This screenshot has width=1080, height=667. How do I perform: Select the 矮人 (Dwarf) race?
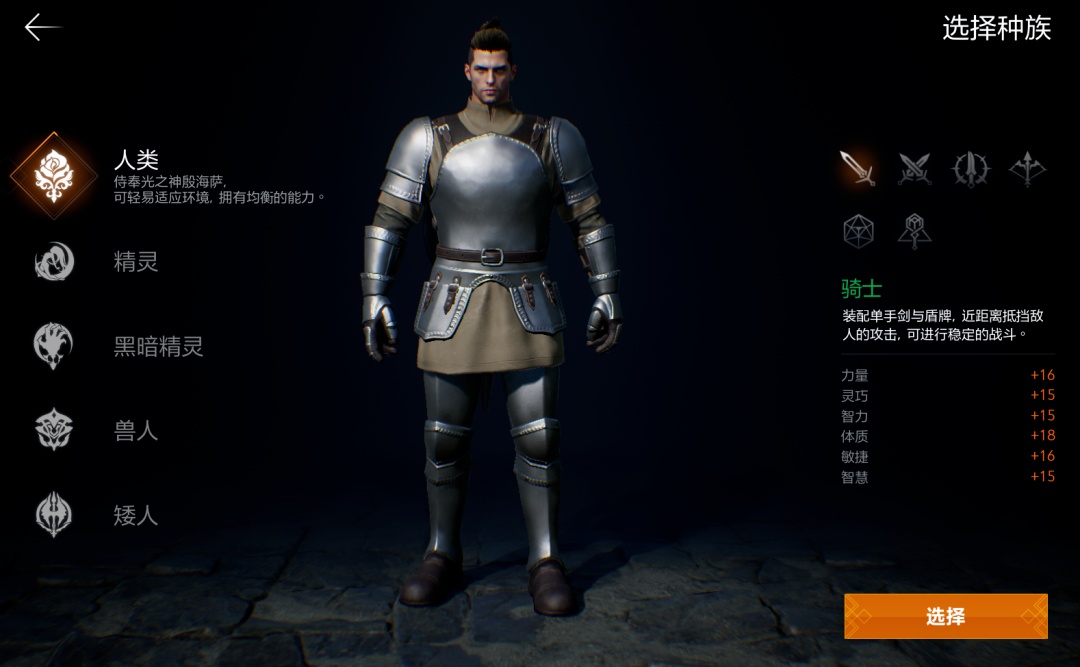coord(53,514)
